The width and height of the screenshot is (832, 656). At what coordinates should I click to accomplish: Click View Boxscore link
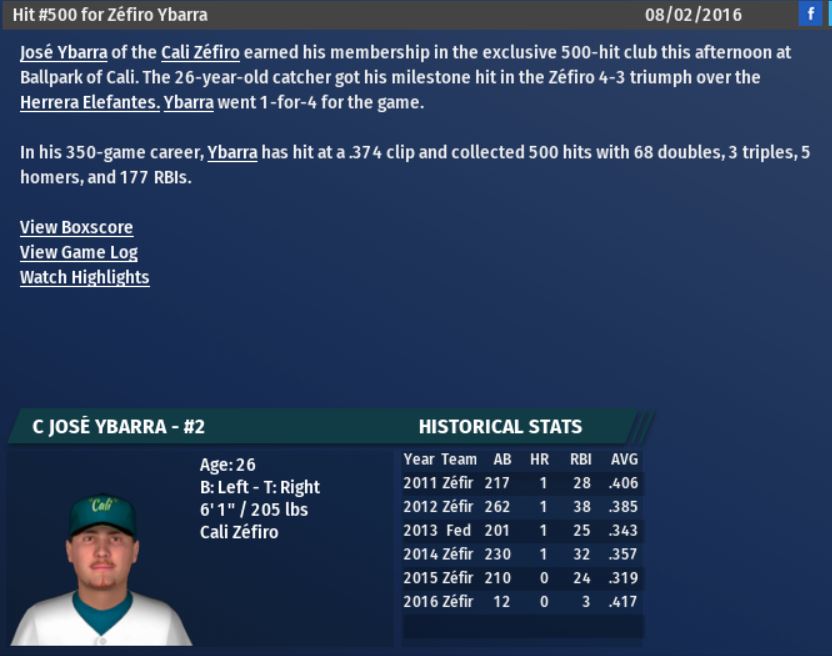pos(76,228)
